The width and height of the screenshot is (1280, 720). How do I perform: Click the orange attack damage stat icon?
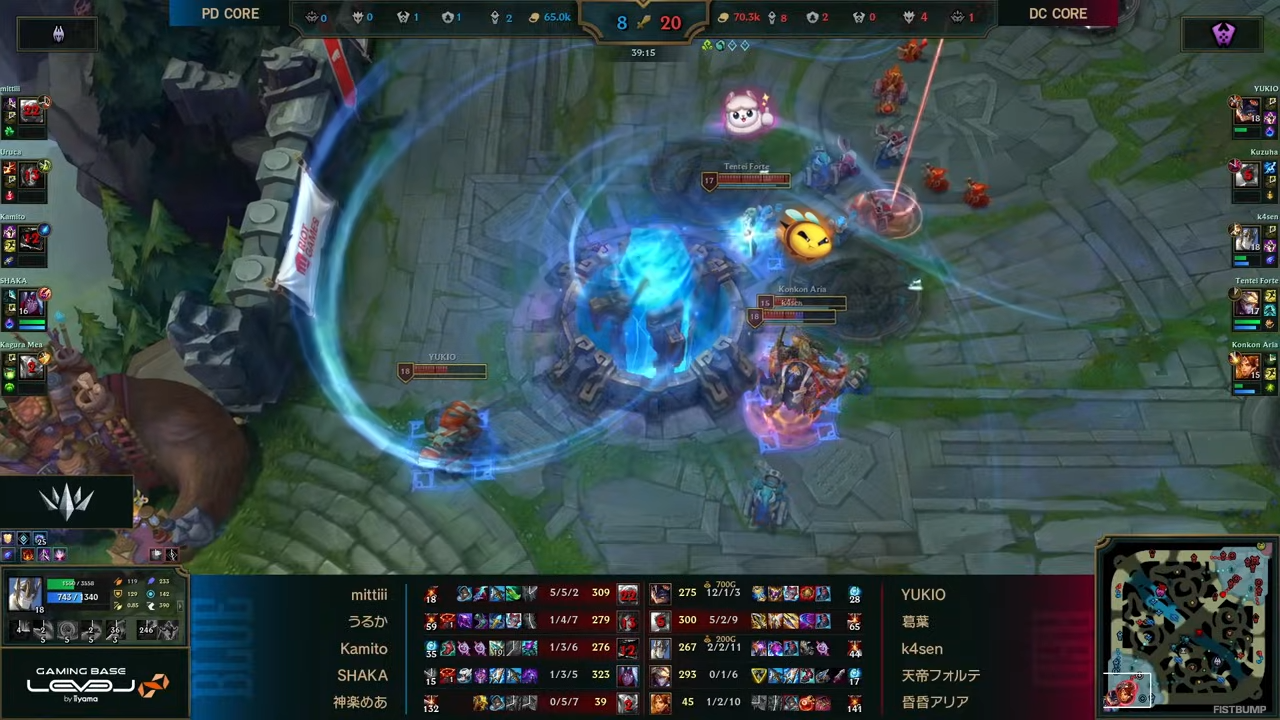click(118, 581)
